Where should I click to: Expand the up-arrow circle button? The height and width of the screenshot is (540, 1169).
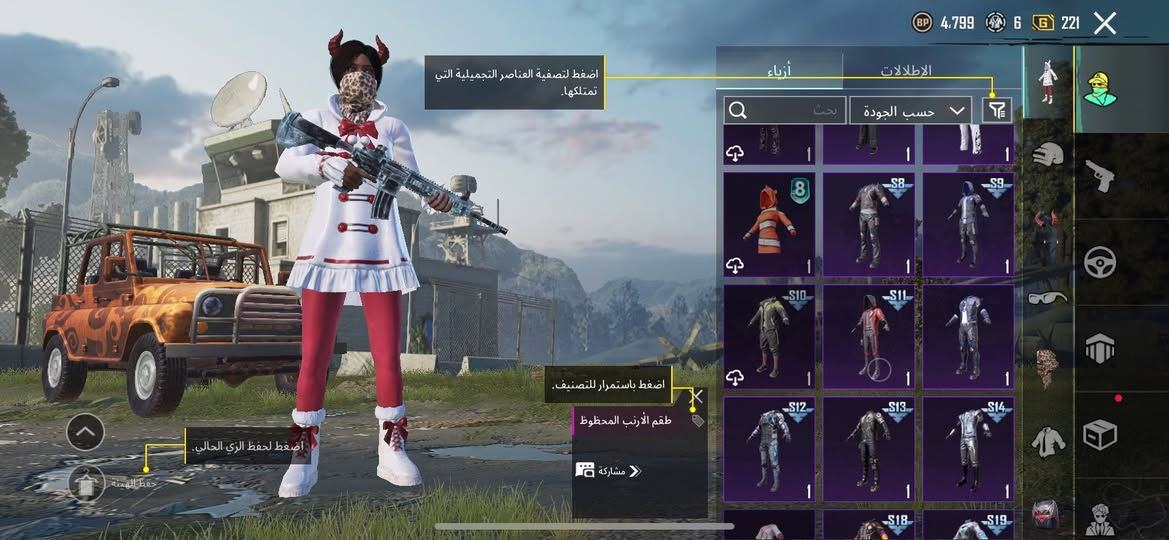(x=86, y=432)
